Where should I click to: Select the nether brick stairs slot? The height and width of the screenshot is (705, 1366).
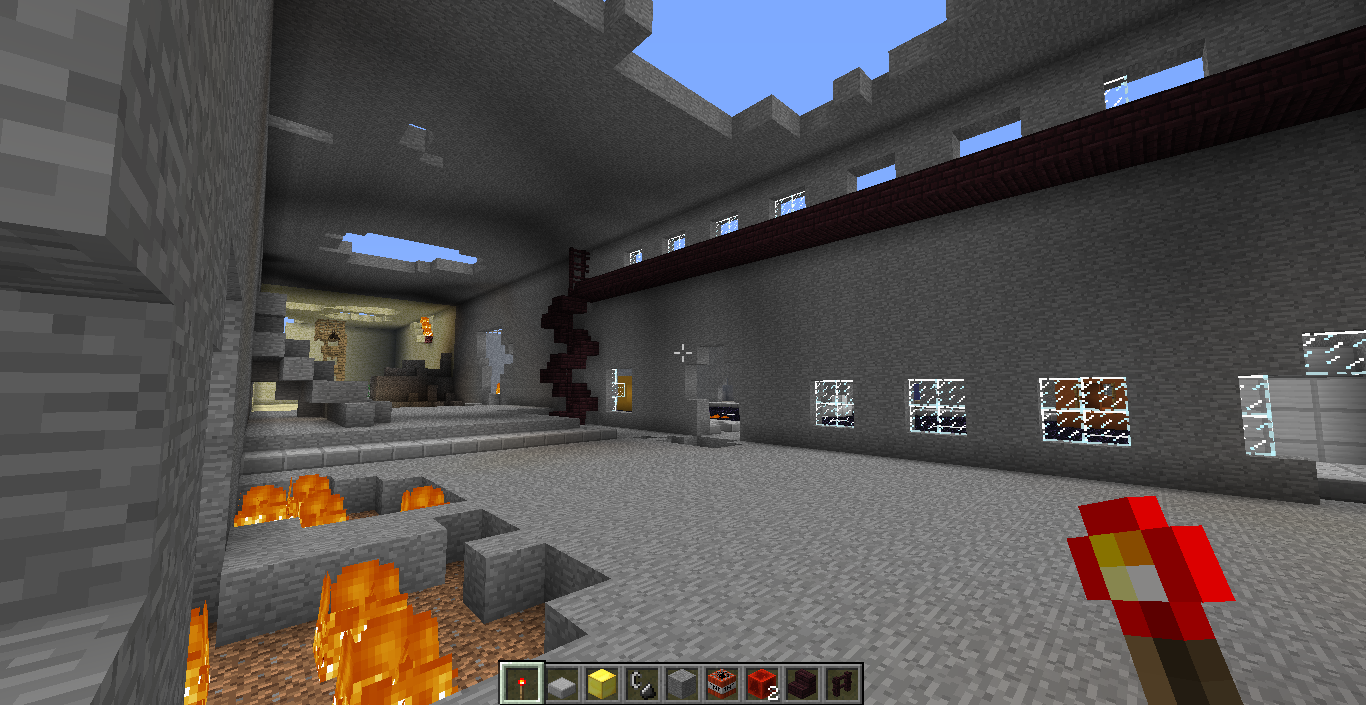click(802, 683)
